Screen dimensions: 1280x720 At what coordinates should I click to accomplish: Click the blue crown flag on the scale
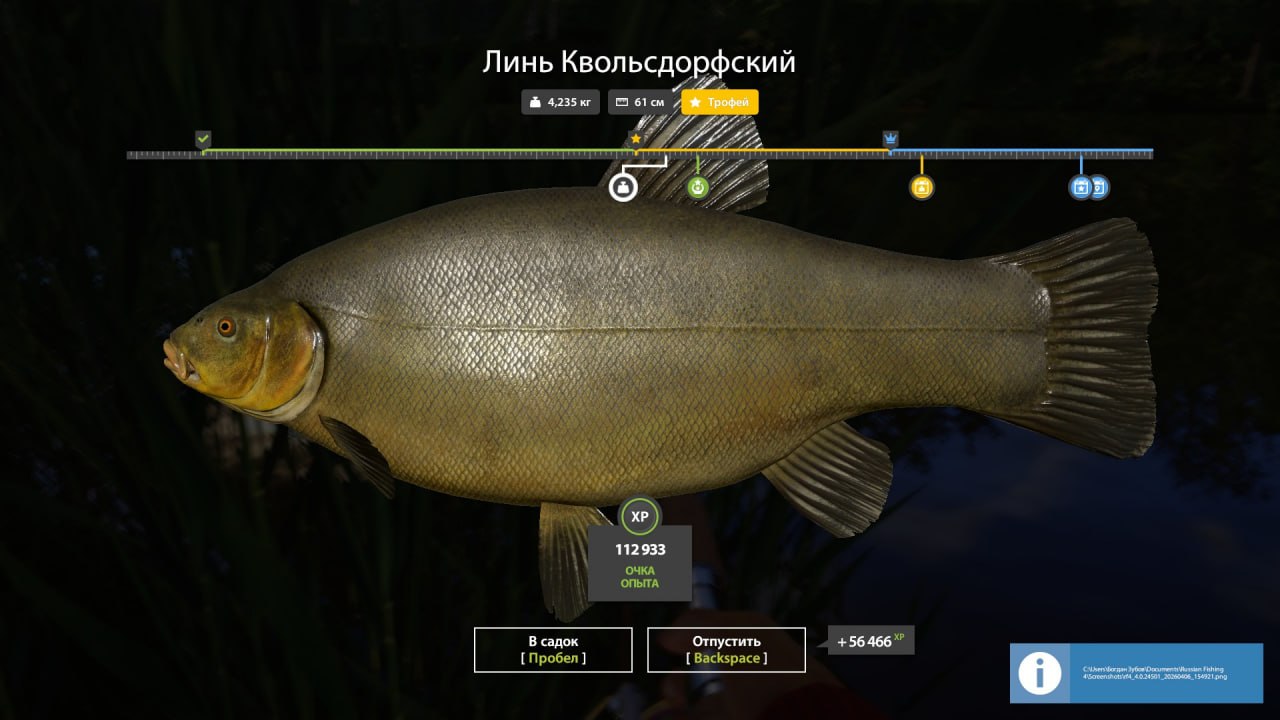pyautogui.click(x=890, y=138)
